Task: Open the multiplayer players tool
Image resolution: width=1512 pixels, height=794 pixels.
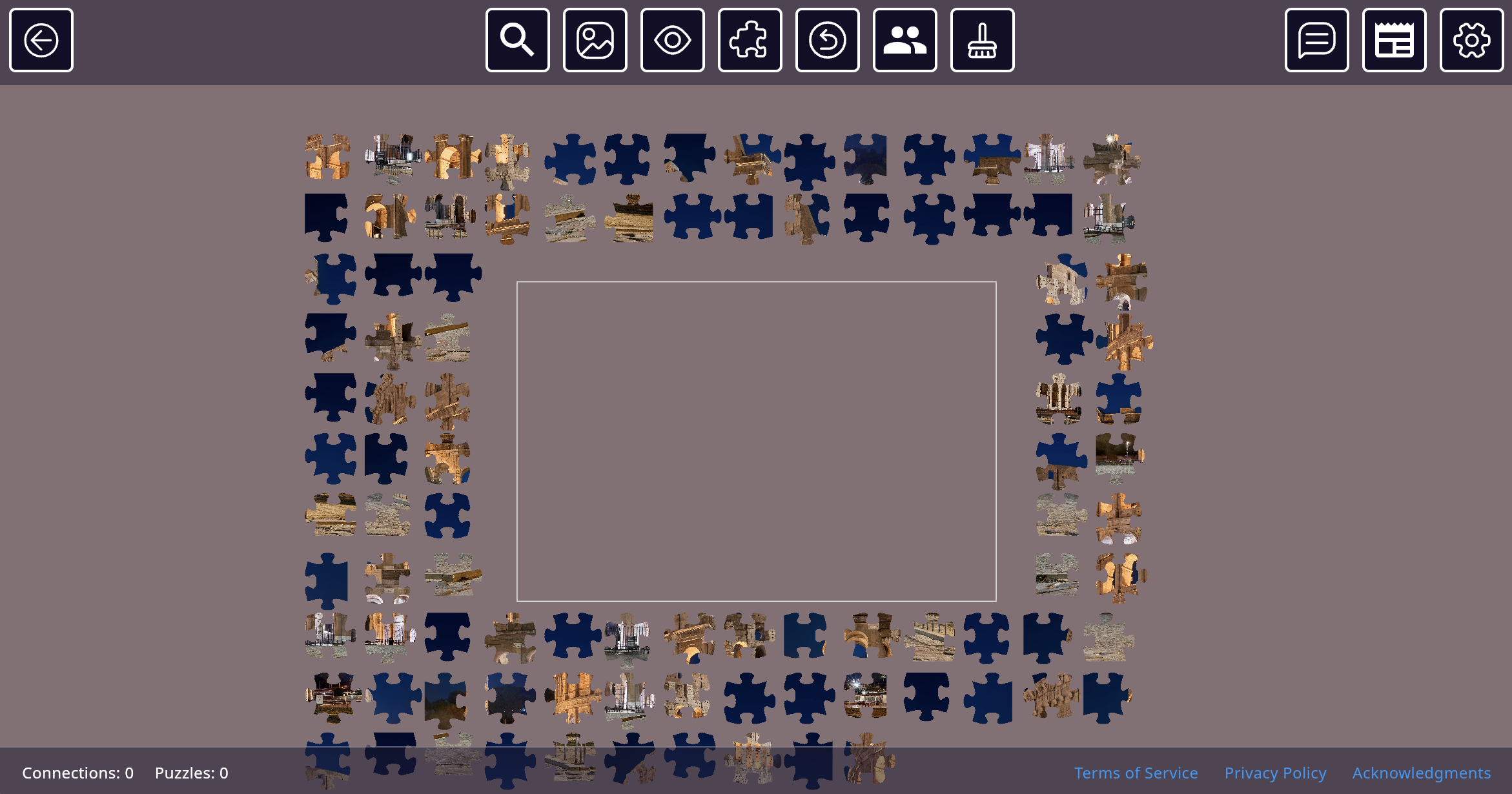Action: (904, 40)
